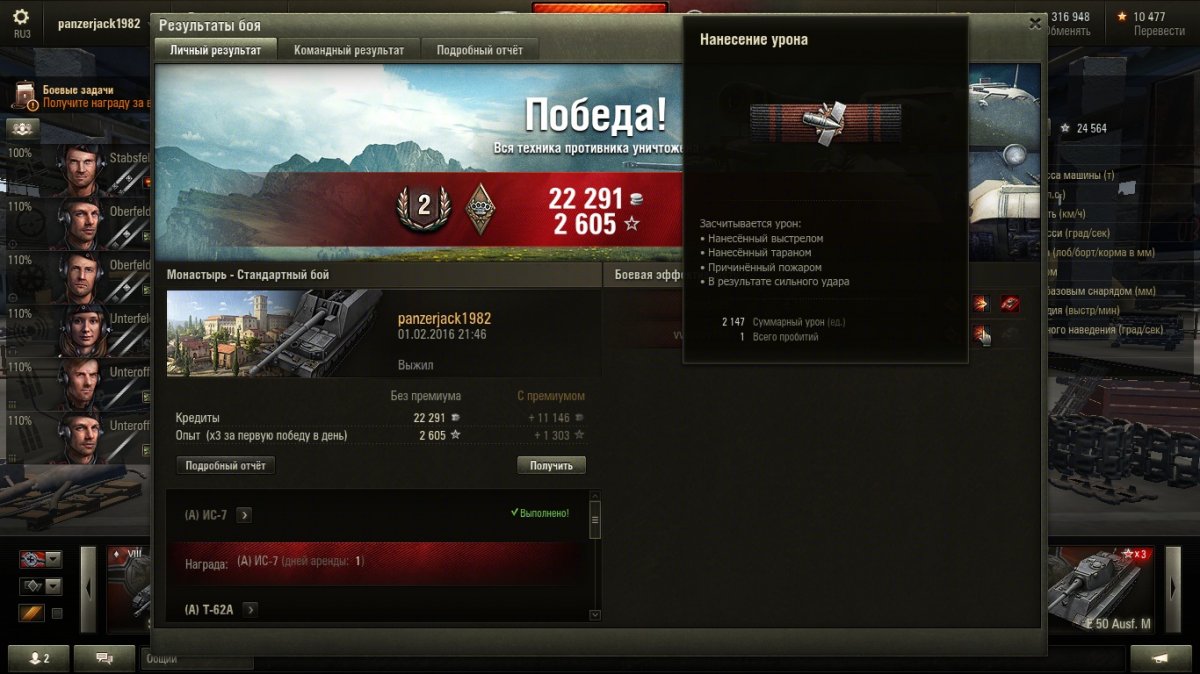Select the Подробный отчёт tab
Viewport: 1200px width, 674px height.
tap(479, 50)
